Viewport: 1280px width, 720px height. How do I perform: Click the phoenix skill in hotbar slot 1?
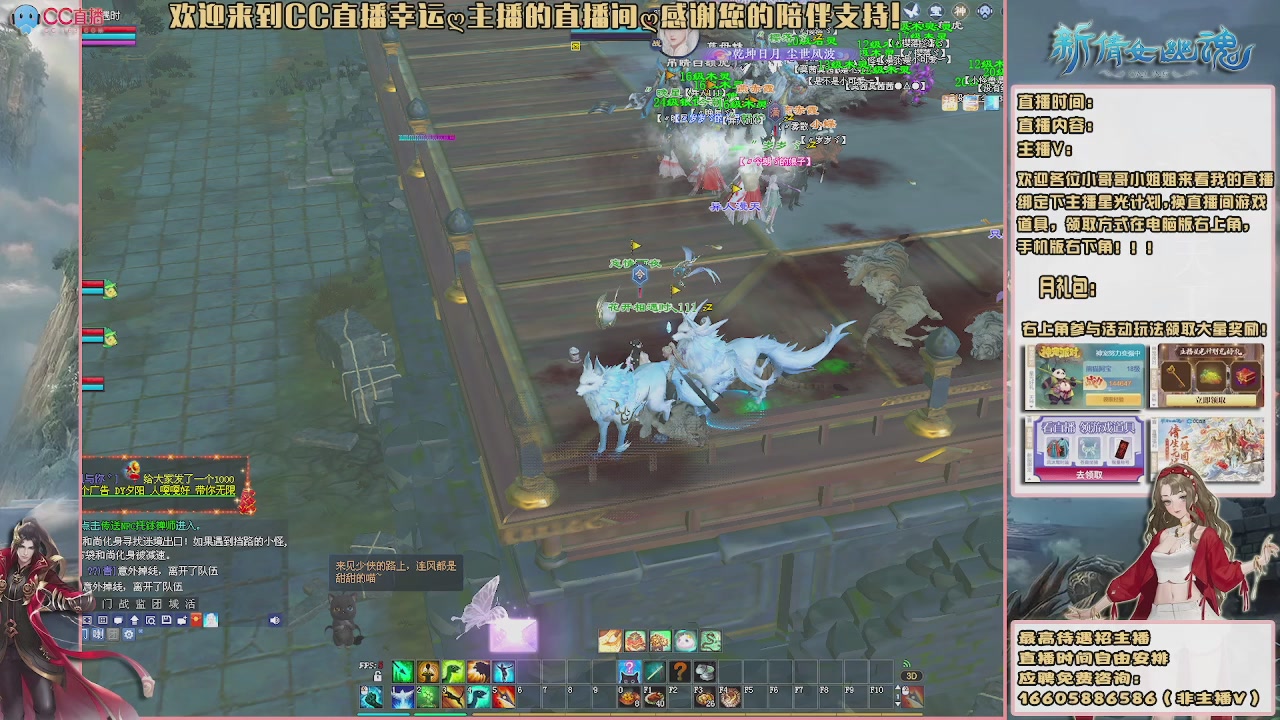[403, 695]
